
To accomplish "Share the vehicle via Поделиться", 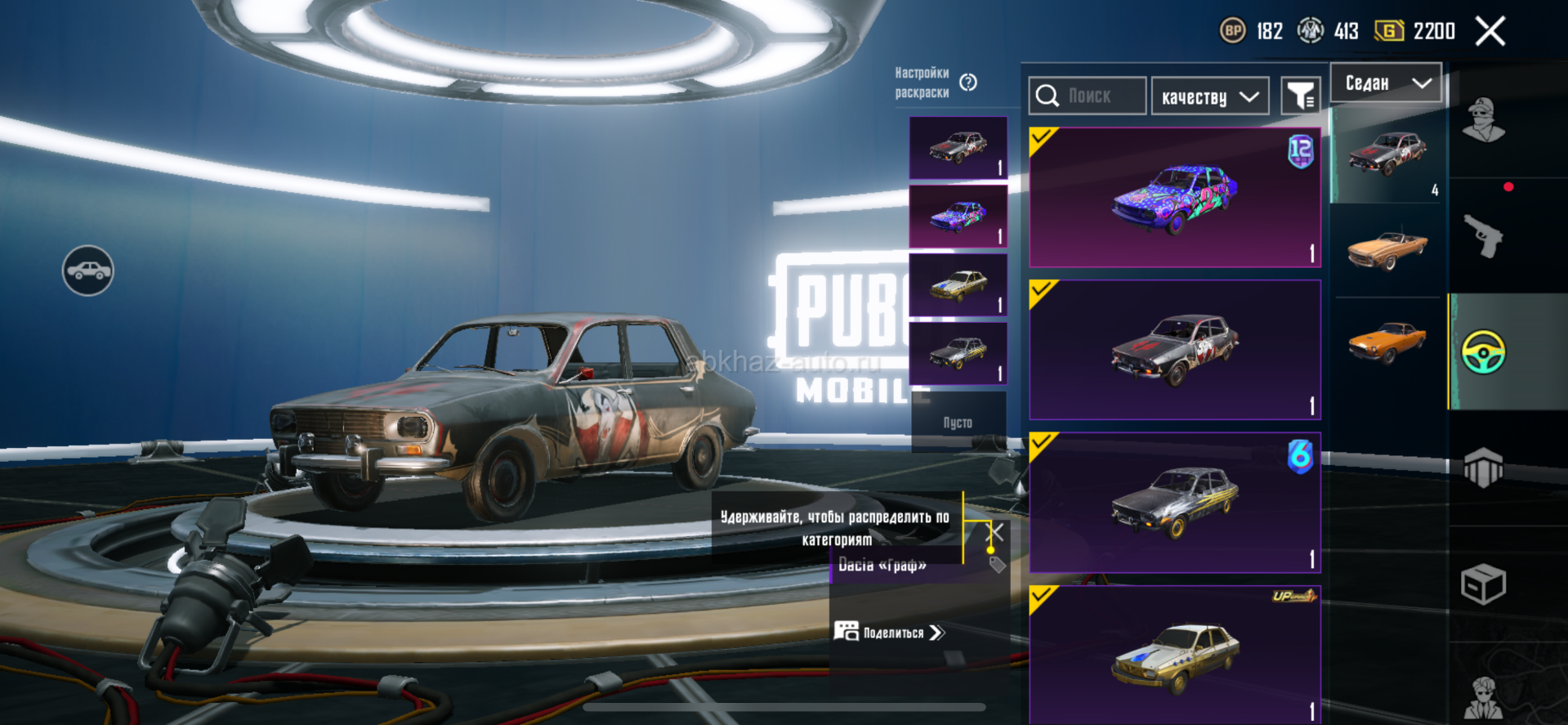I will pyautogui.click(x=890, y=633).
